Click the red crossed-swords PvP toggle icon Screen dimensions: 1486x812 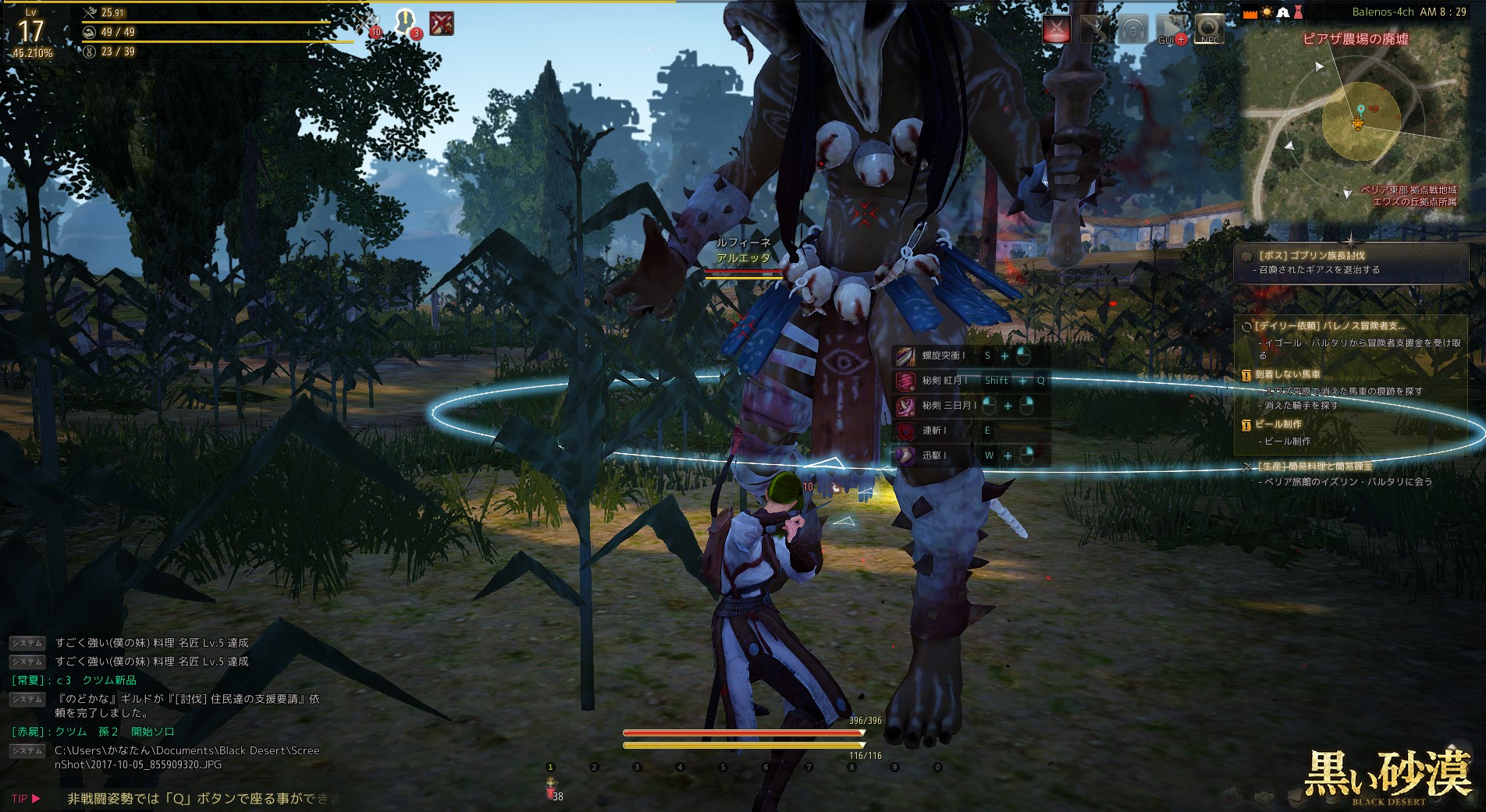click(x=1057, y=30)
